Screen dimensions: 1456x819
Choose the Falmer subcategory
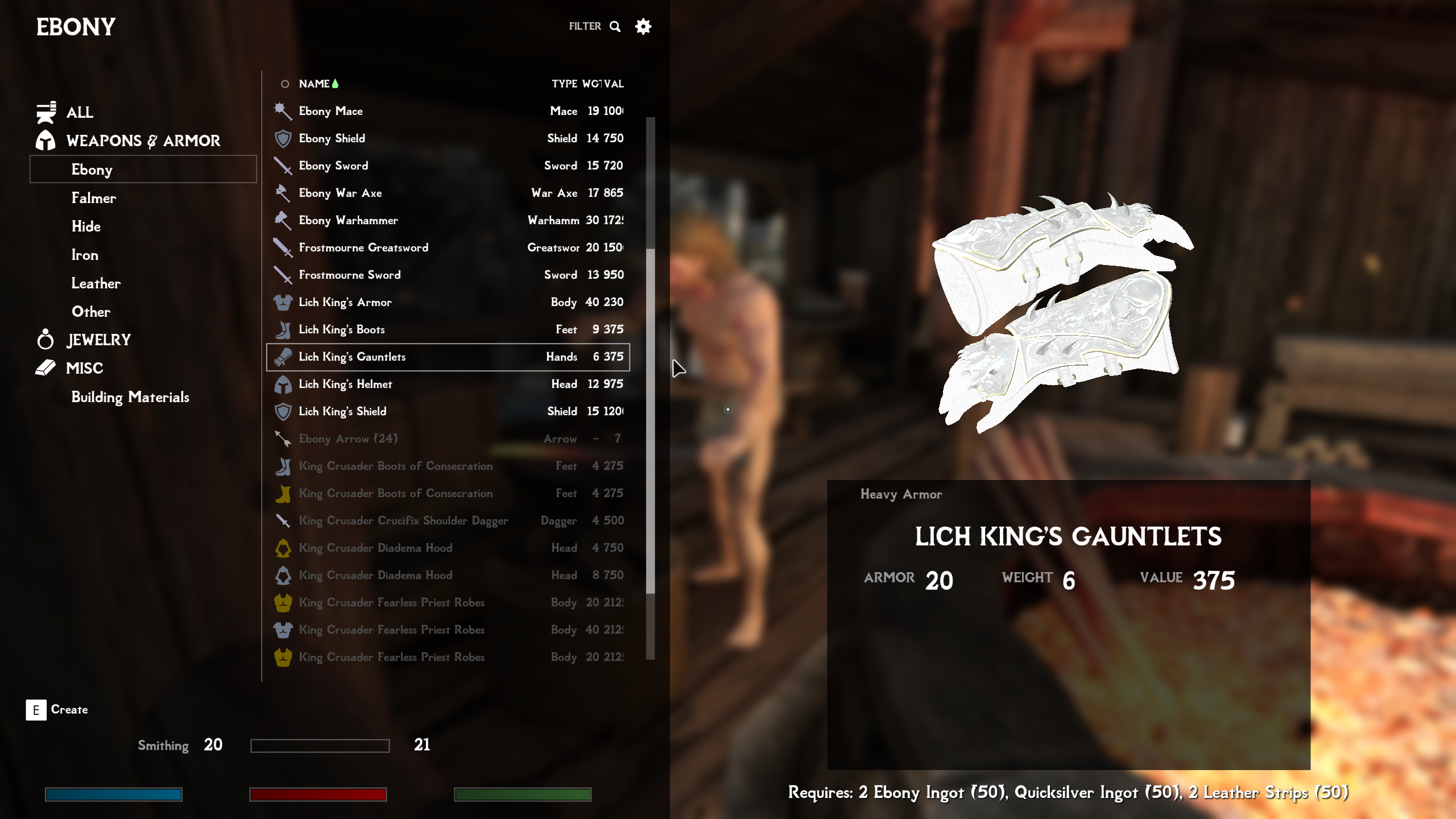point(93,198)
